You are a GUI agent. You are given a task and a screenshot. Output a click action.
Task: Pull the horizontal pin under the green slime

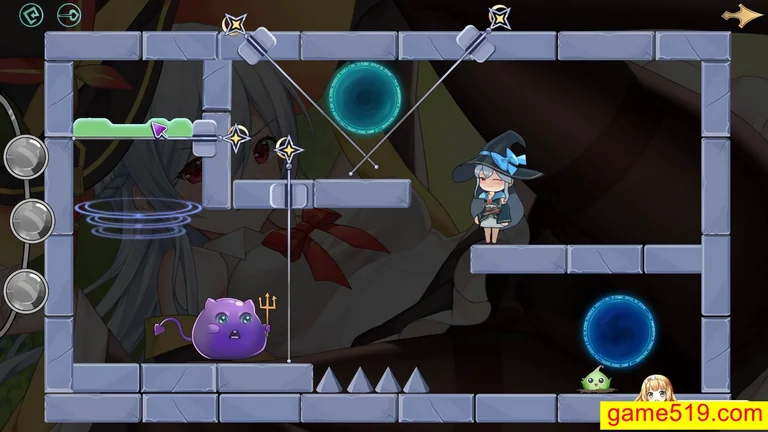point(237,136)
